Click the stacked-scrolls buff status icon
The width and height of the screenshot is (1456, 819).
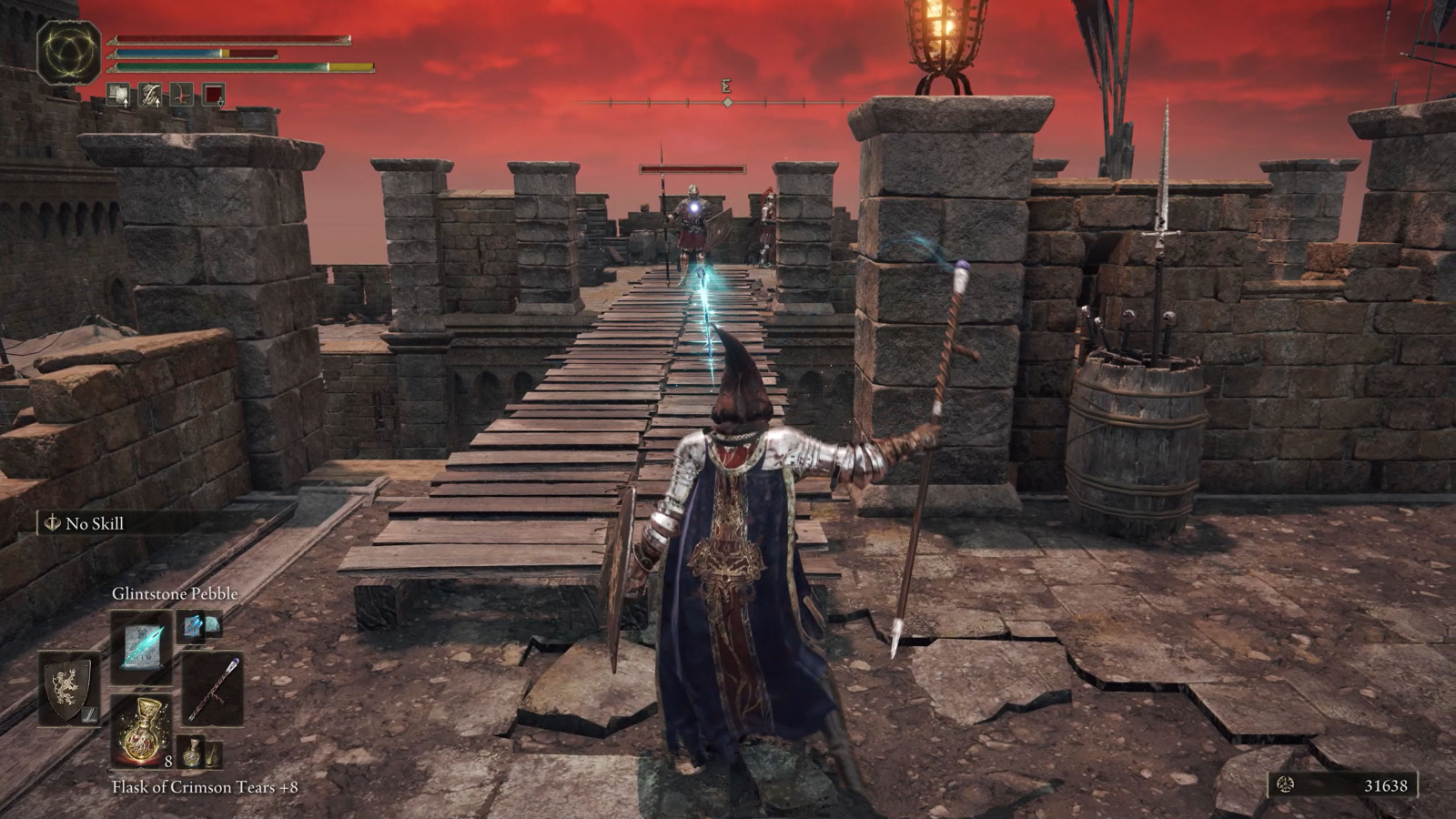pos(118,95)
